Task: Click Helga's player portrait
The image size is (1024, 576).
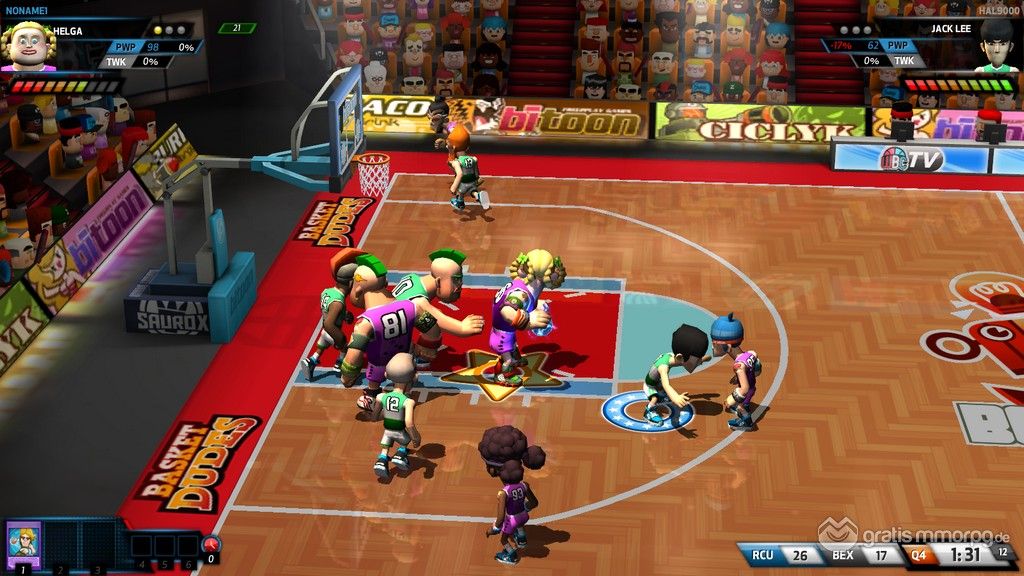Action: [x=27, y=46]
